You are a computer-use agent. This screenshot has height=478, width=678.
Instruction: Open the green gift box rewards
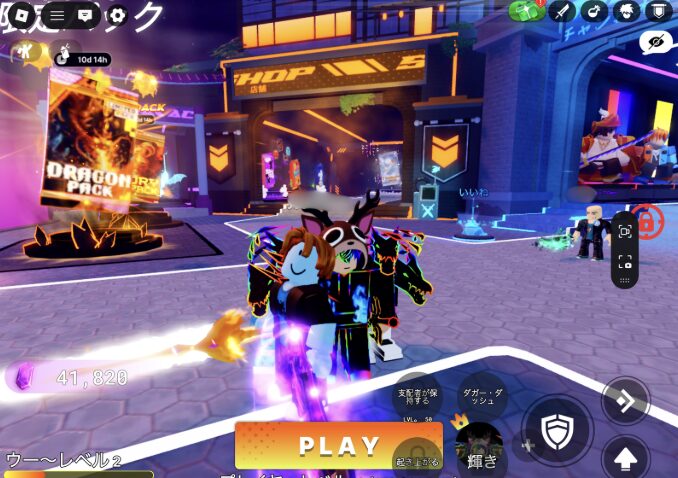526,11
